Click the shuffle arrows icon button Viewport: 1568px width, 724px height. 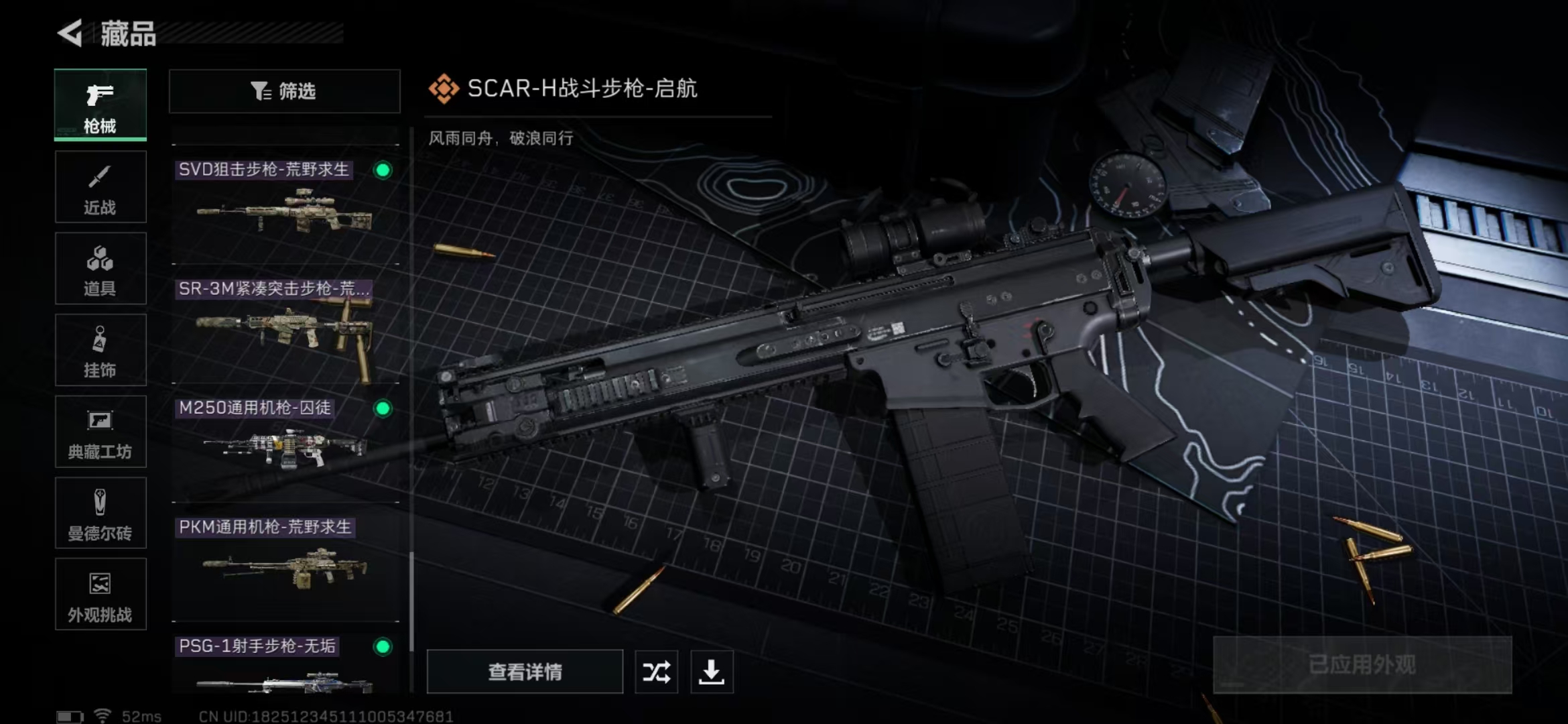(x=656, y=672)
